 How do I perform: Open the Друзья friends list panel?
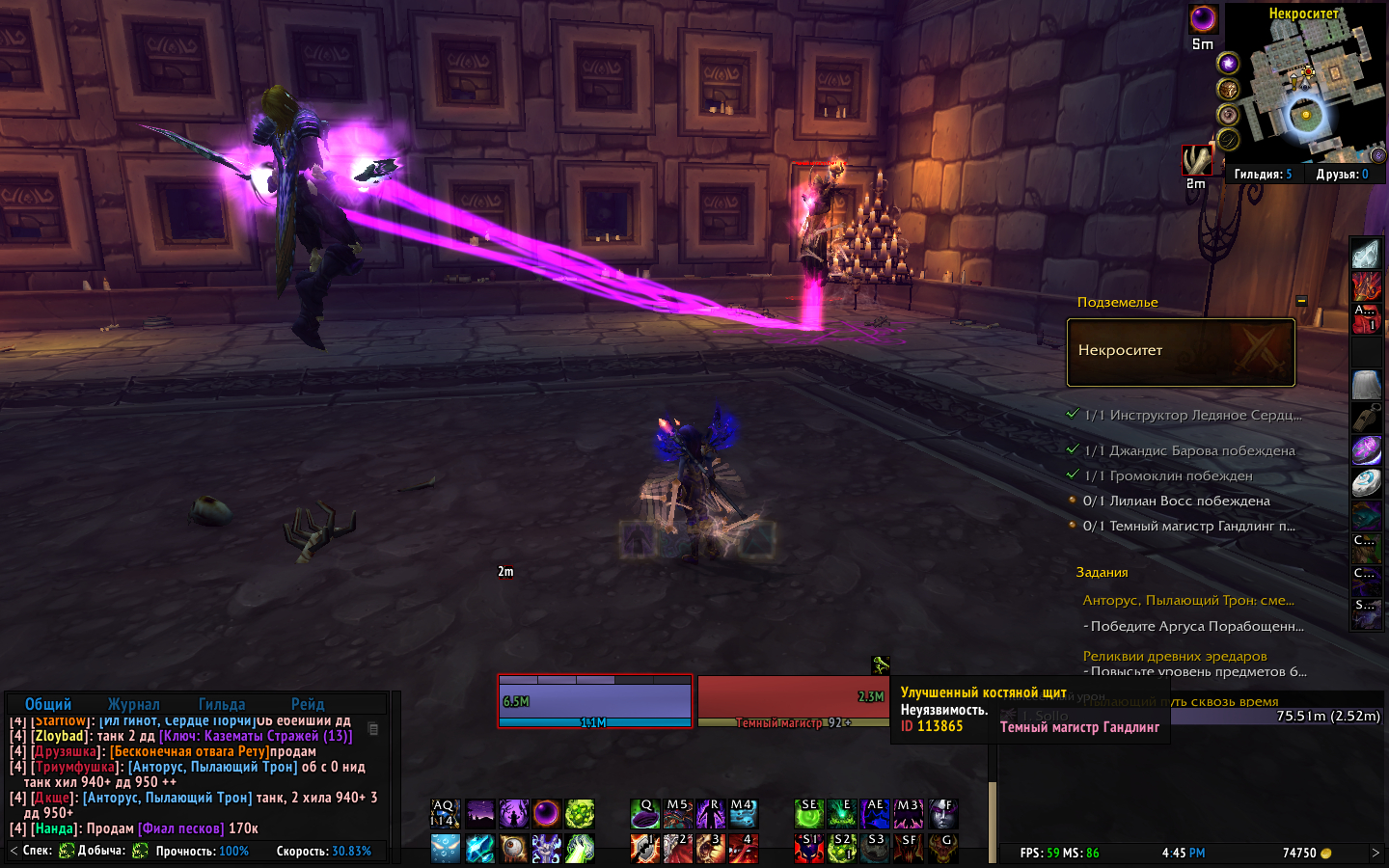[1342, 175]
